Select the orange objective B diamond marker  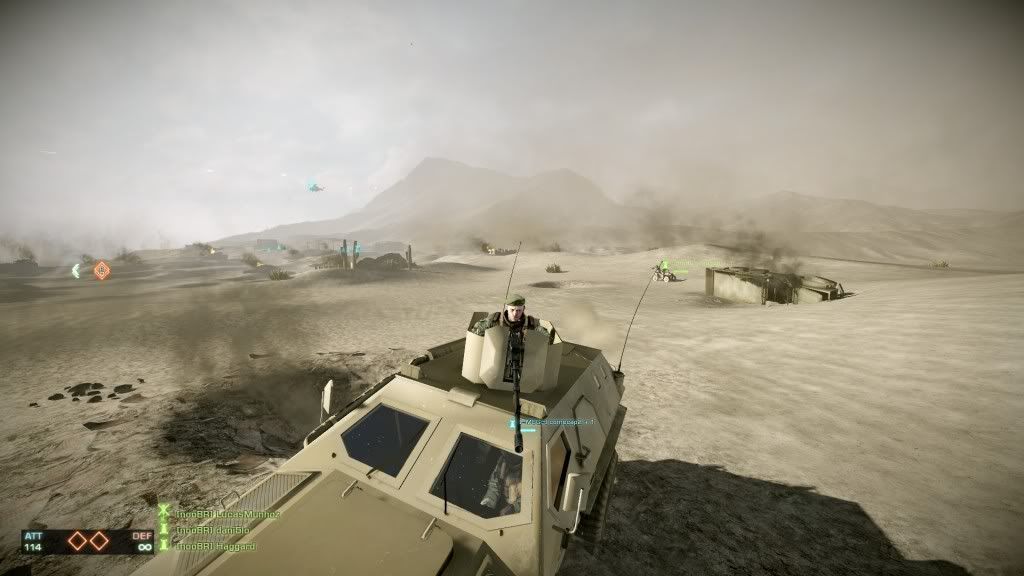pos(101,270)
